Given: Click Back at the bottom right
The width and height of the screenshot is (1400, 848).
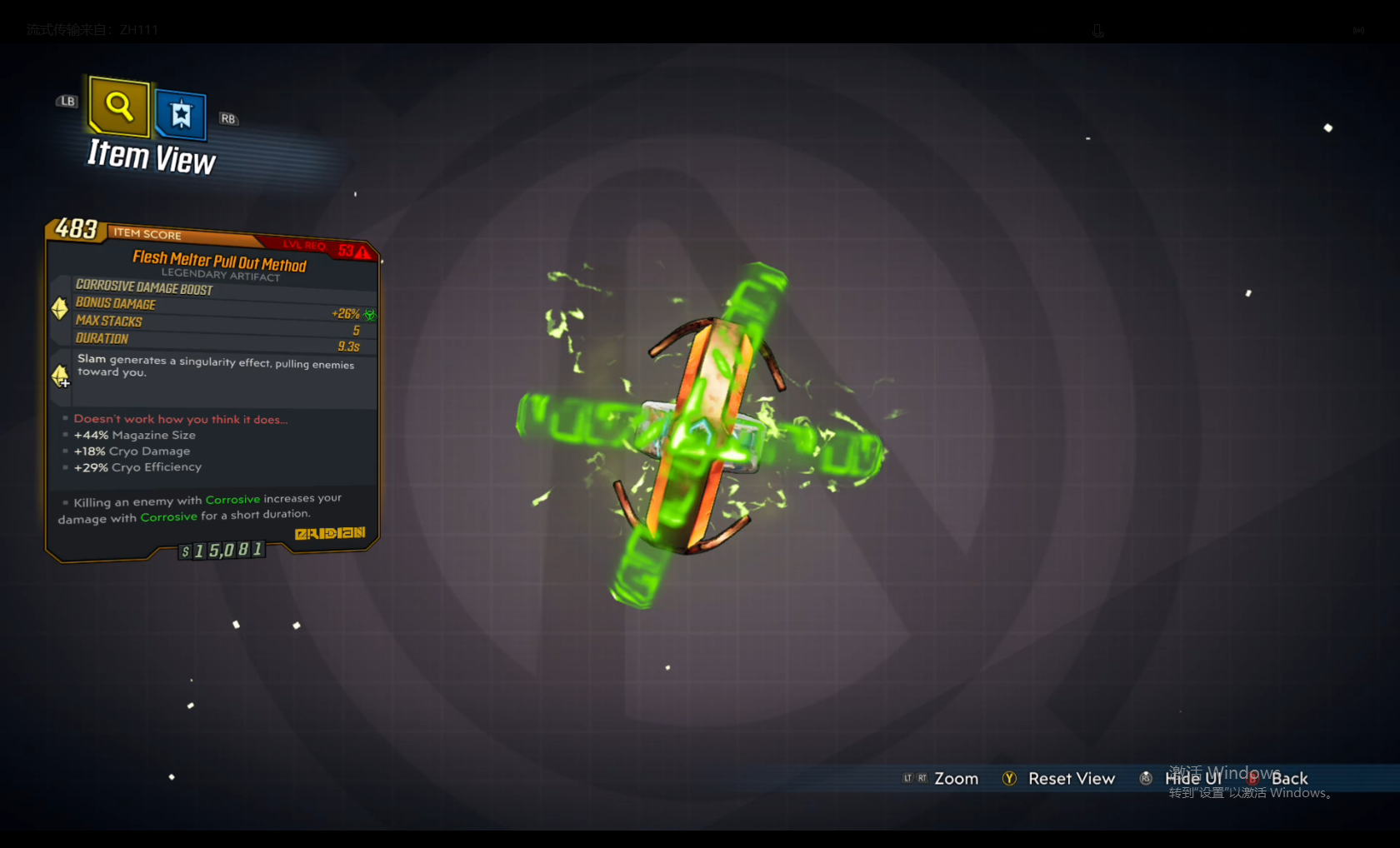Looking at the screenshot, I should click(x=1288, y=778).
